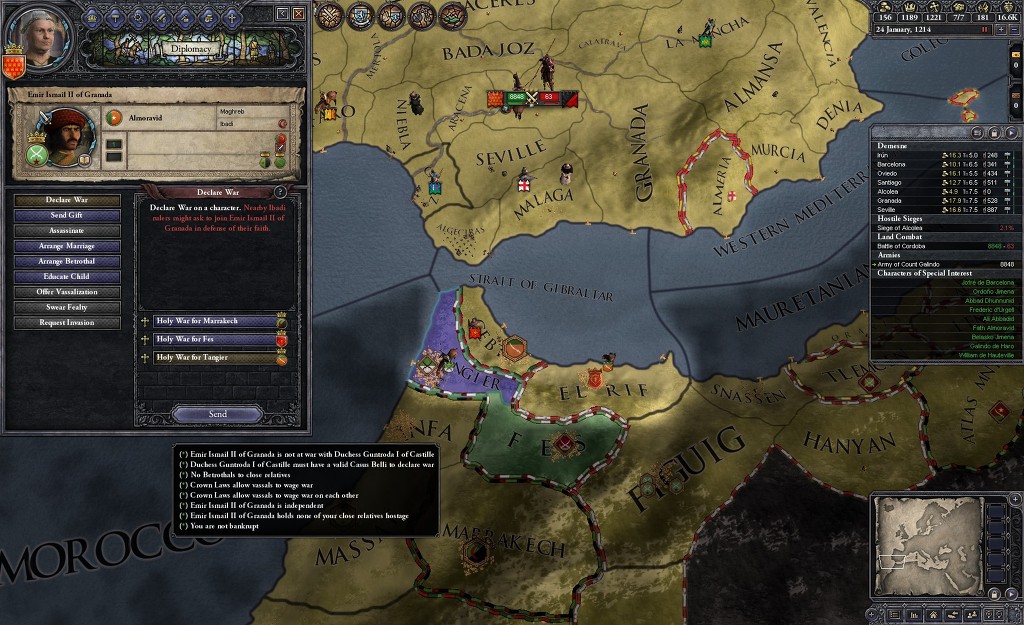Select Offer Vassalization
The width and height of the screenshot is (1024, 625).
[x=67, y=292]
